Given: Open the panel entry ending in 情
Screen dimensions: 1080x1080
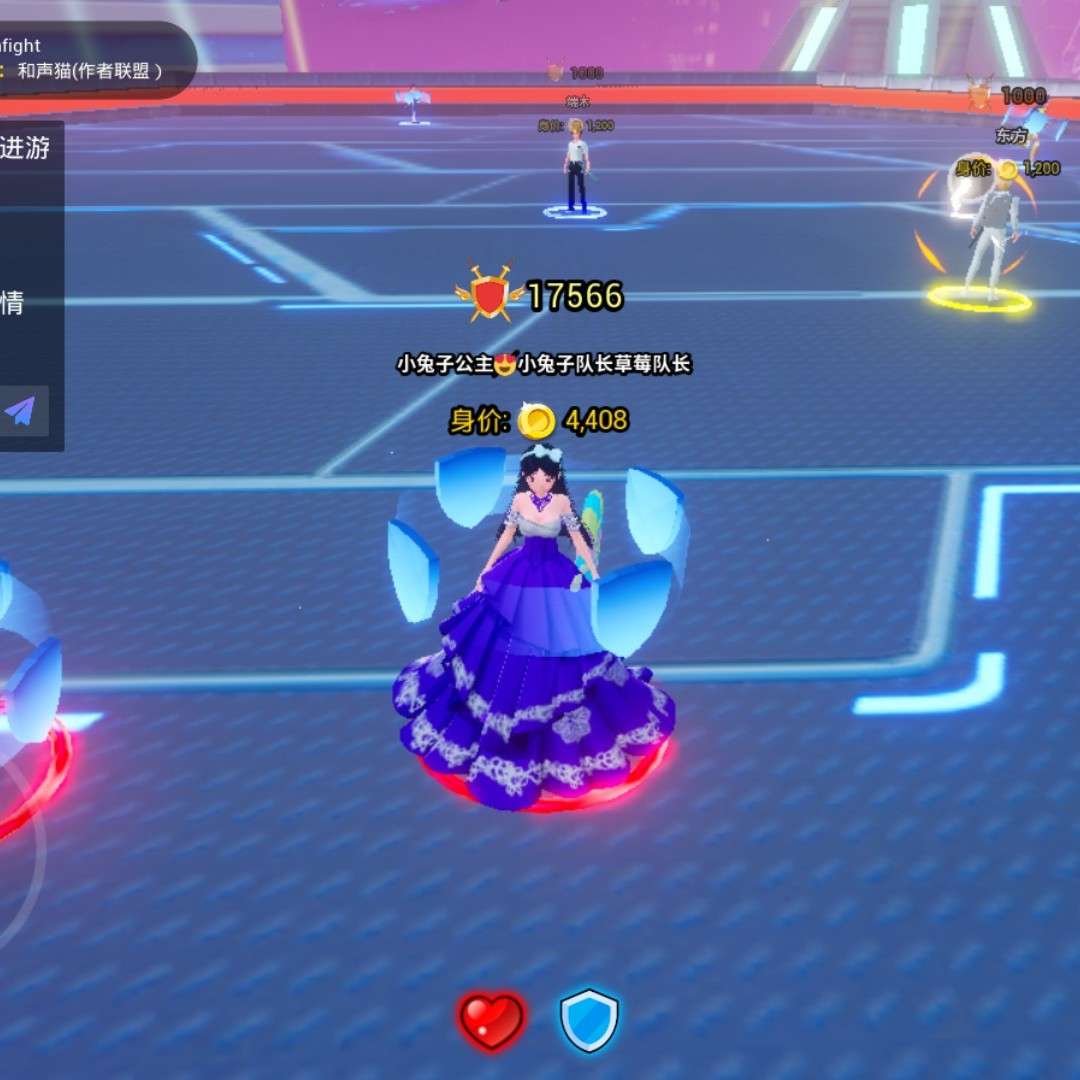Looking at the screenshot, I should click(x=13, y=303).
